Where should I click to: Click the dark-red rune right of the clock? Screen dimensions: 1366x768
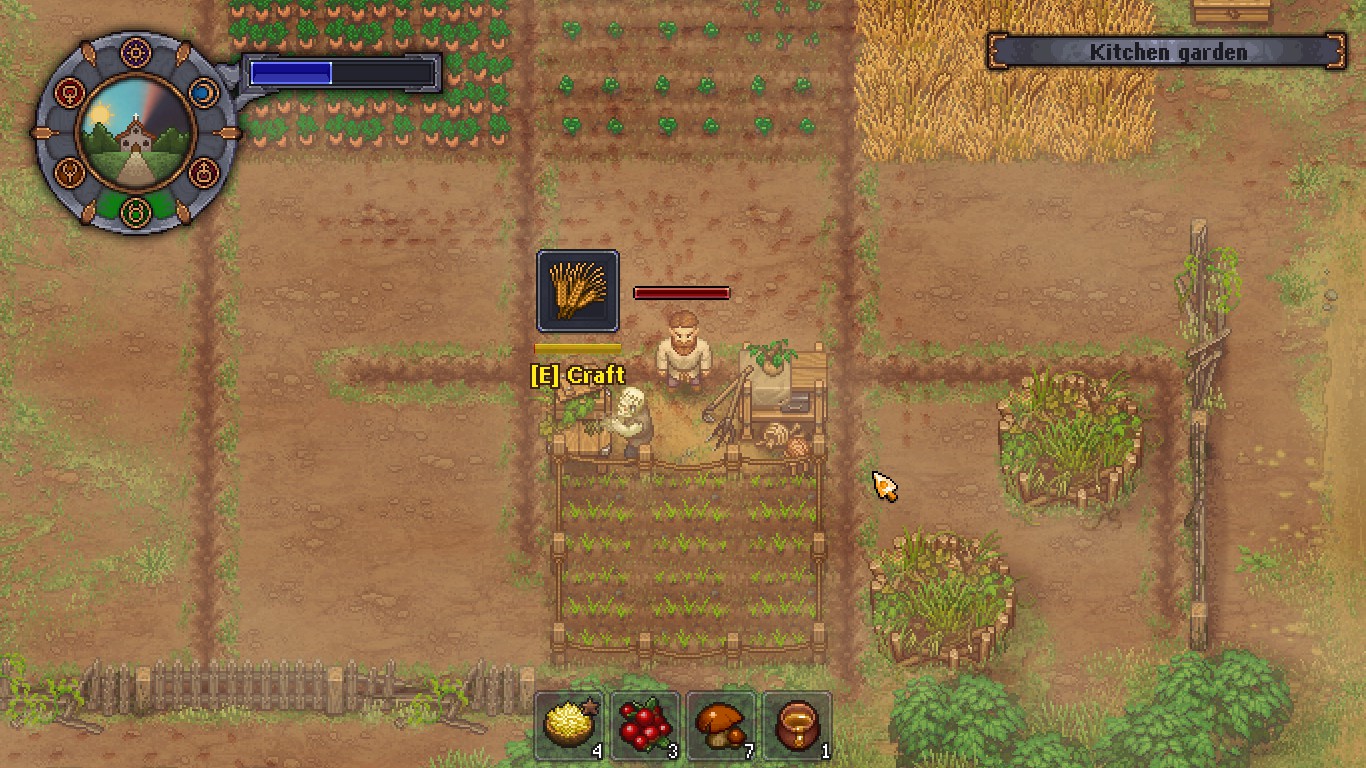point(203,172)
